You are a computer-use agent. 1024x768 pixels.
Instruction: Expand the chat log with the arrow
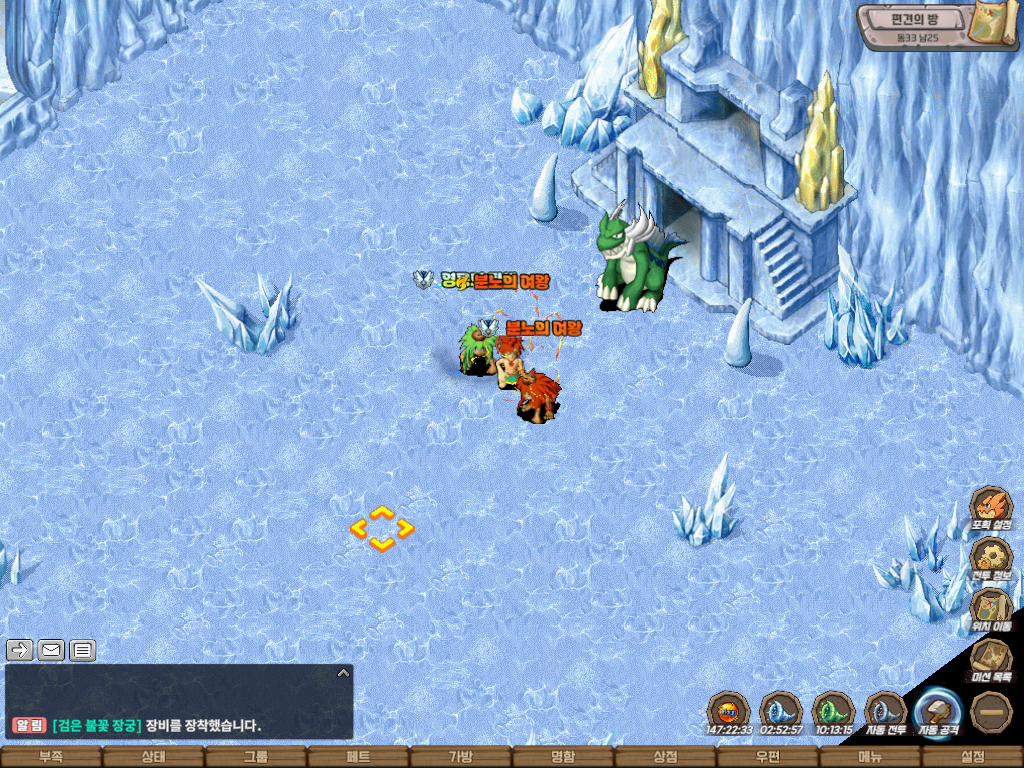(343, 673)
